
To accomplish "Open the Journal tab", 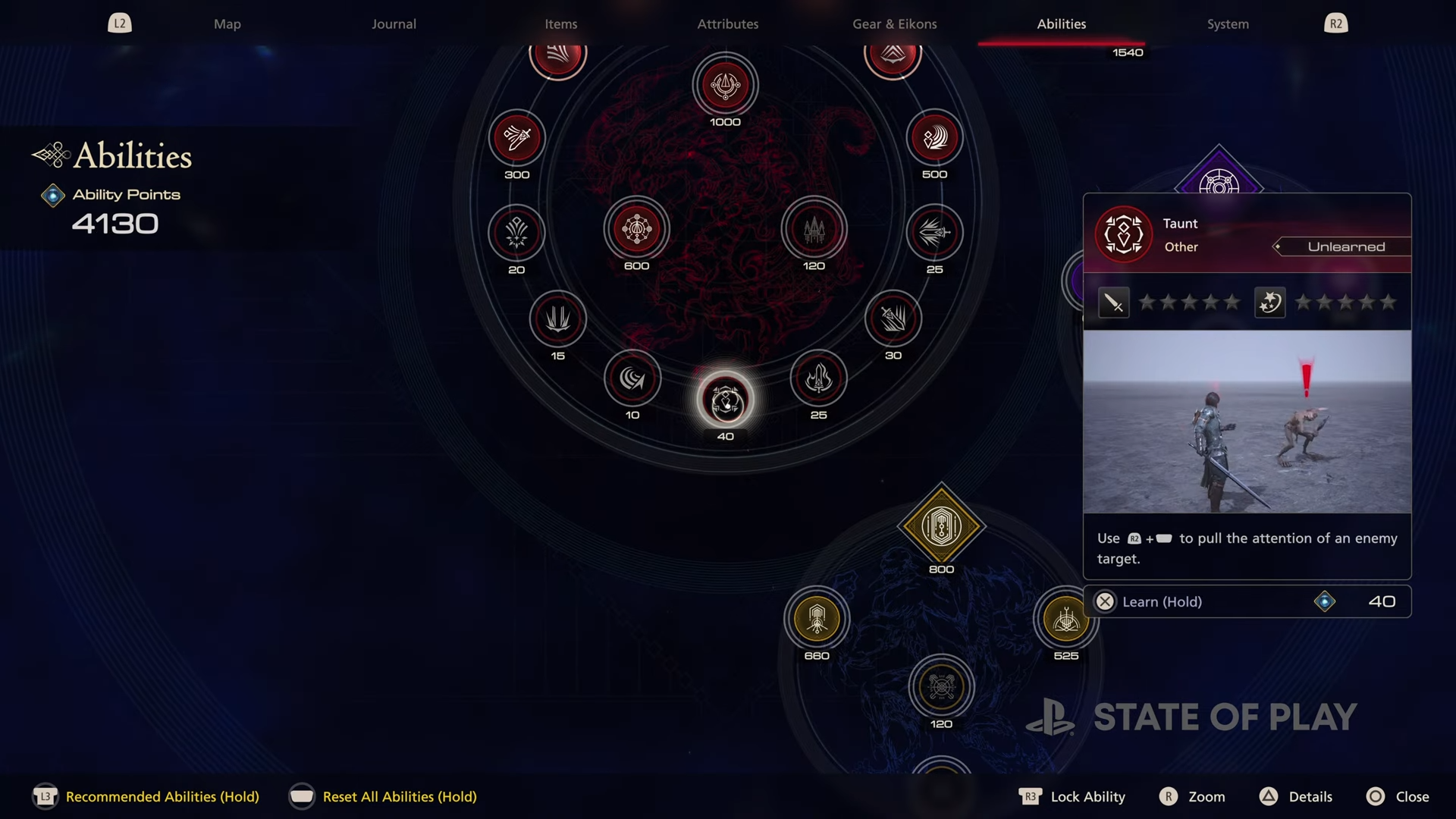I will click(394, 24).
